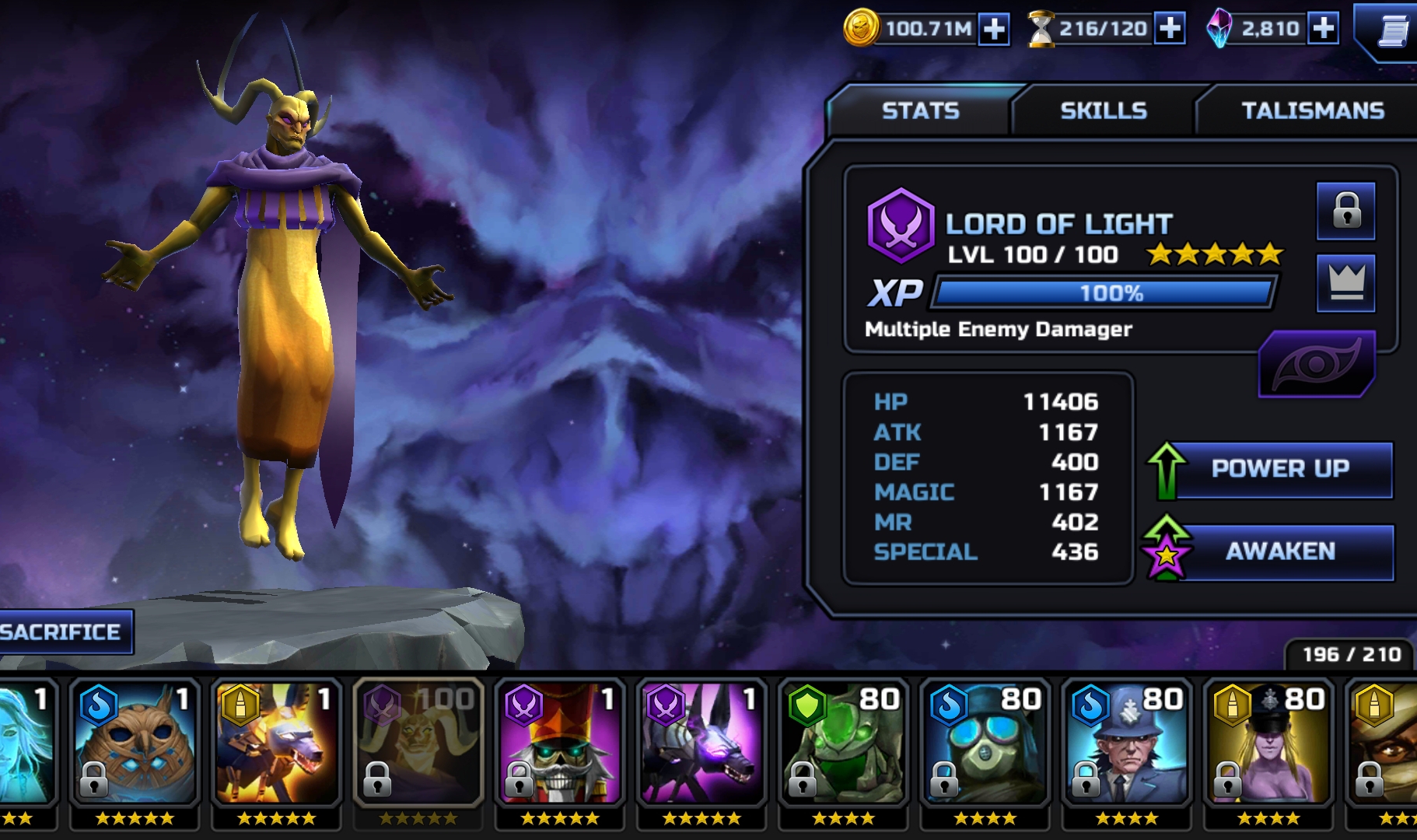Choose the green glowing armored portrait
The height and width of the screenshot is (840, 1417).
tap(842, 744)
